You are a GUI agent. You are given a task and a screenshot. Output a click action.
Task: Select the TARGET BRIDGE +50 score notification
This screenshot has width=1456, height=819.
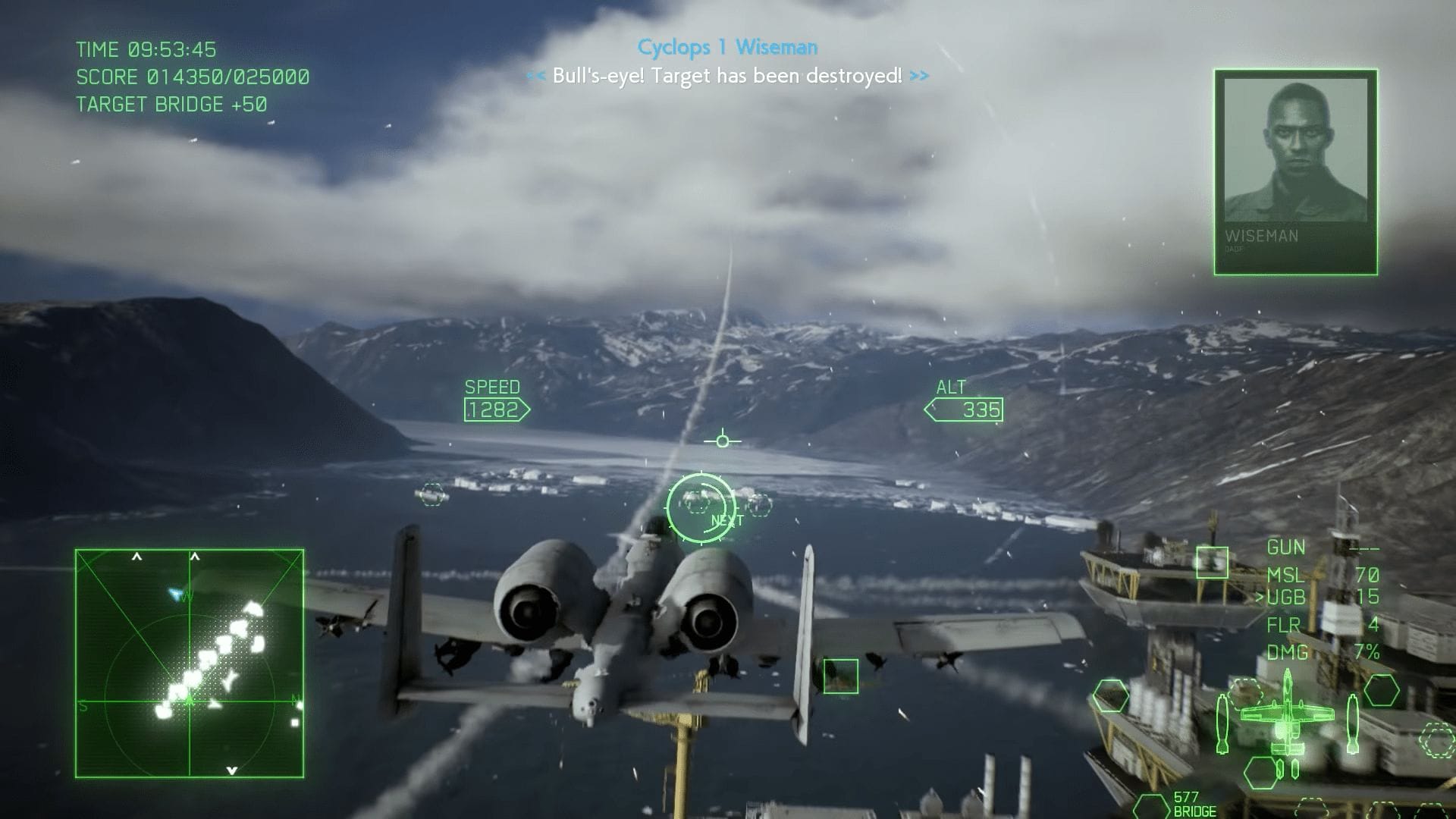coord(170,105)
